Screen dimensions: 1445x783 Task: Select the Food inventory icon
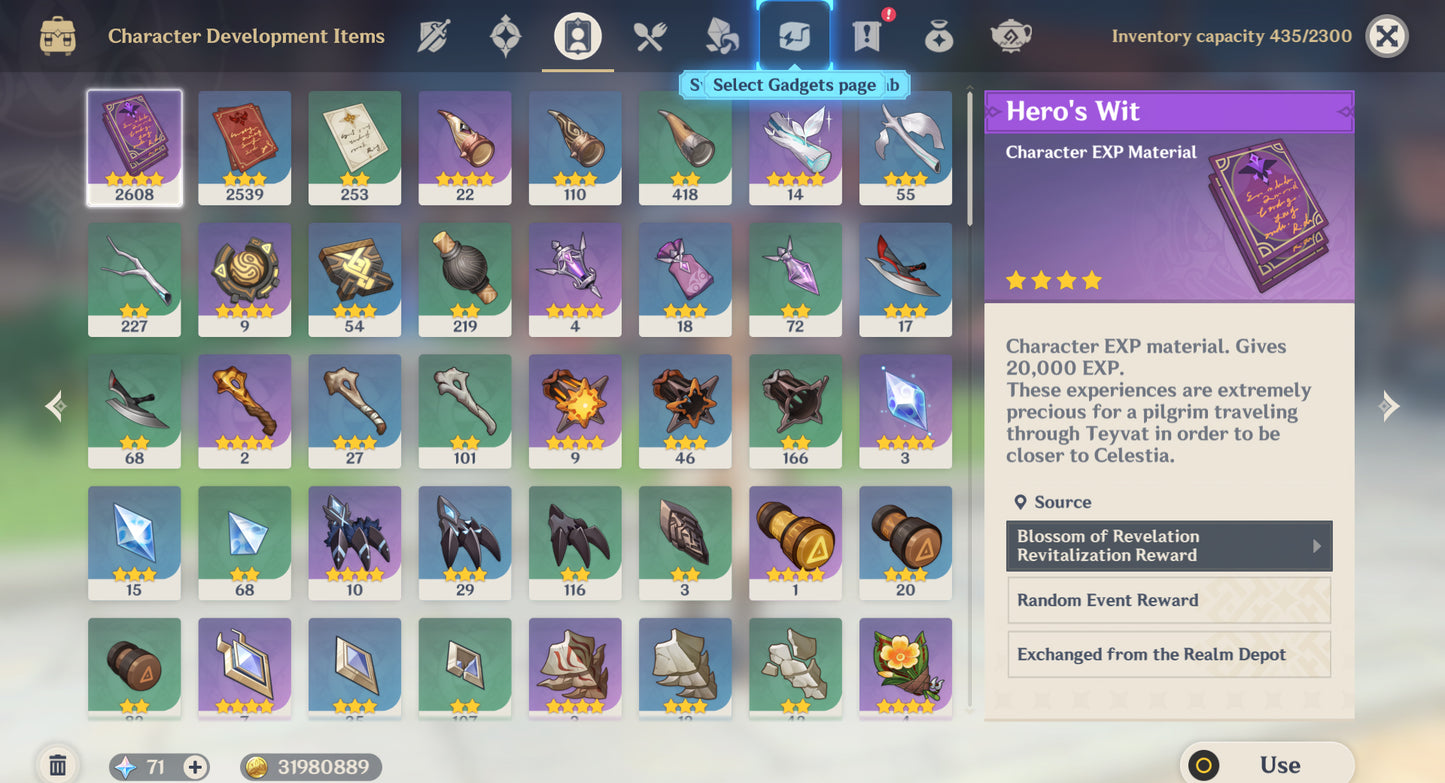[649, 35]
